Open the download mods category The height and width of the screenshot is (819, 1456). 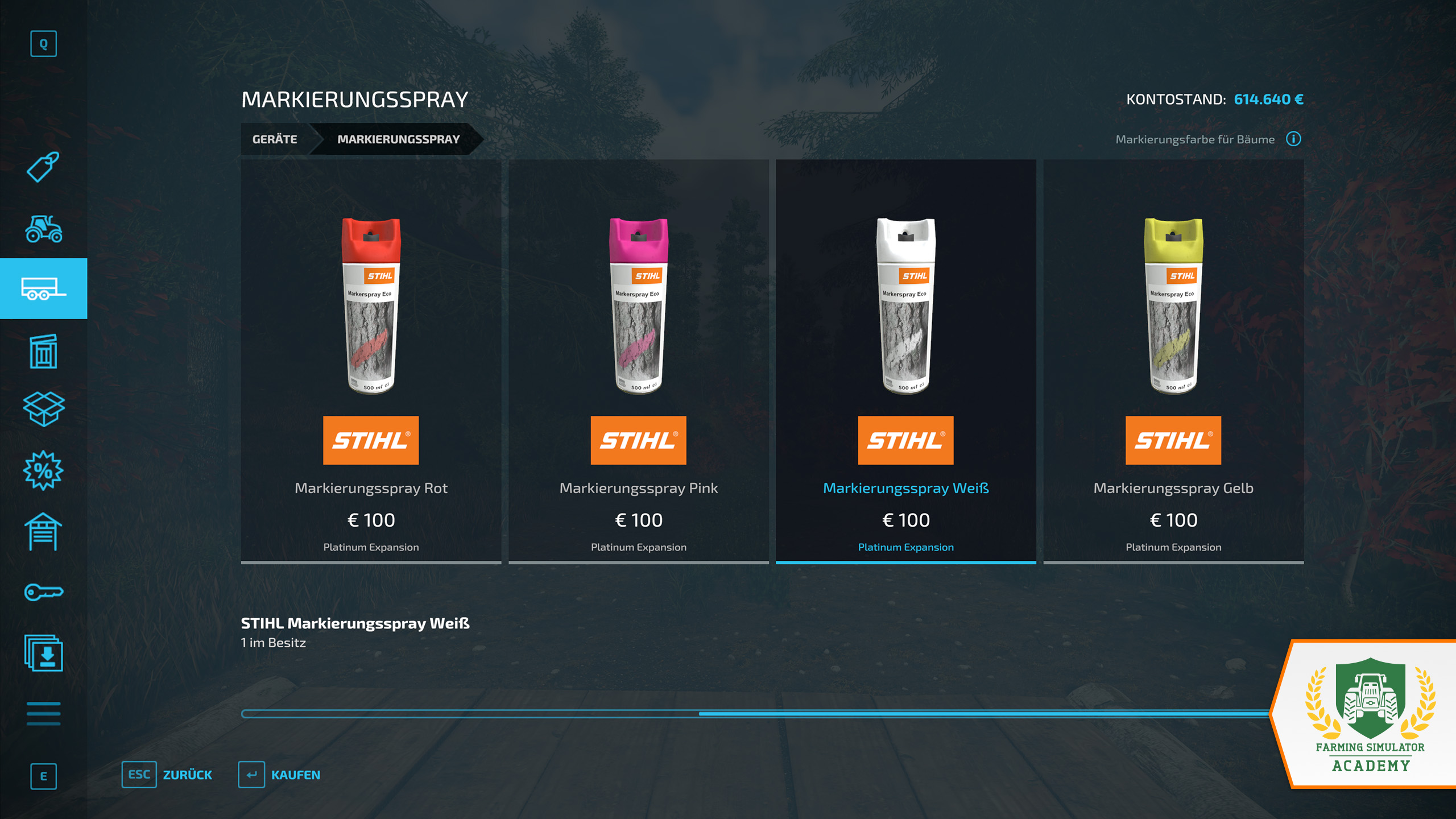(x=43, y=653)
